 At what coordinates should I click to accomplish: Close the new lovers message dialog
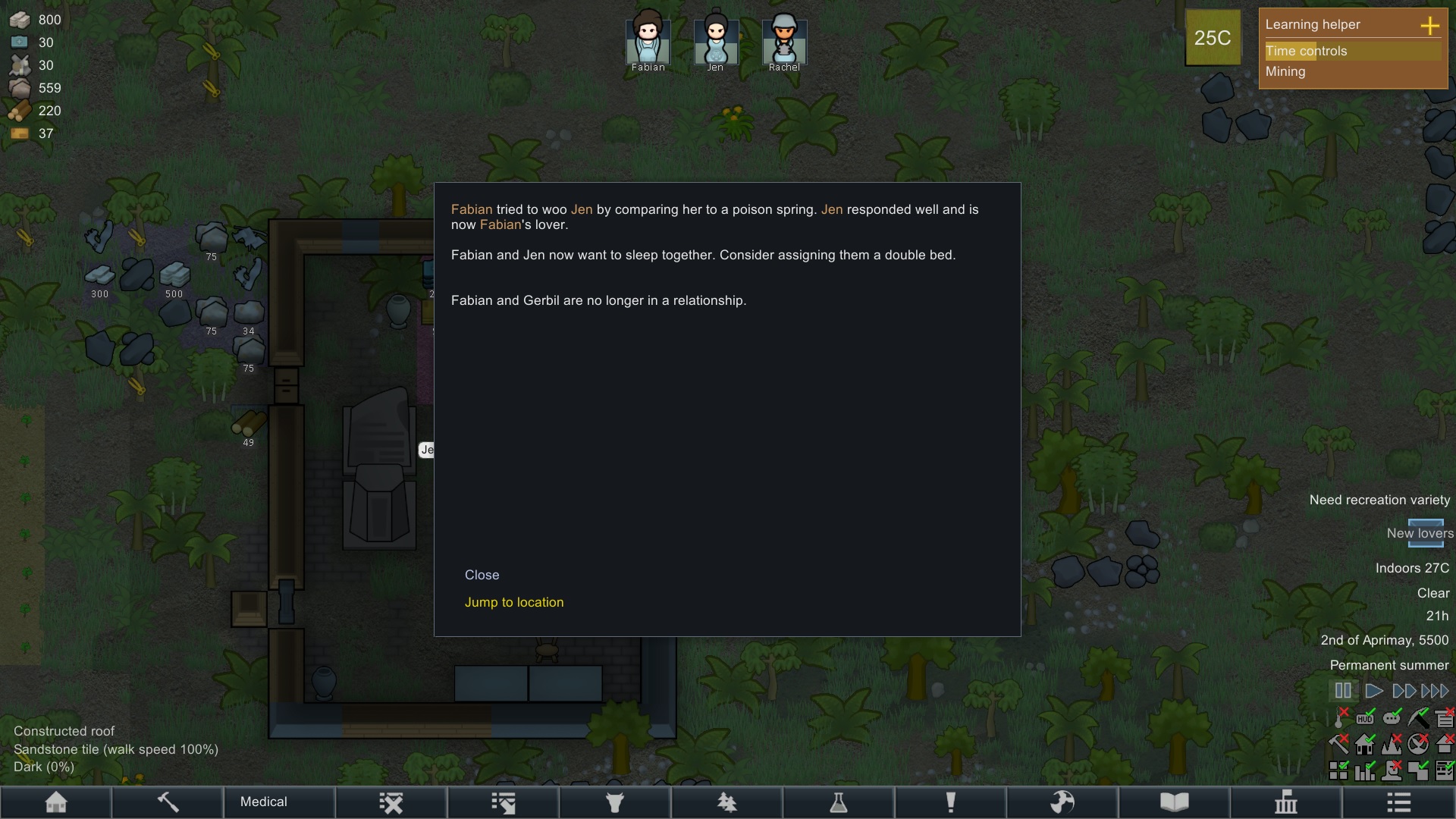tap(482, 575)
